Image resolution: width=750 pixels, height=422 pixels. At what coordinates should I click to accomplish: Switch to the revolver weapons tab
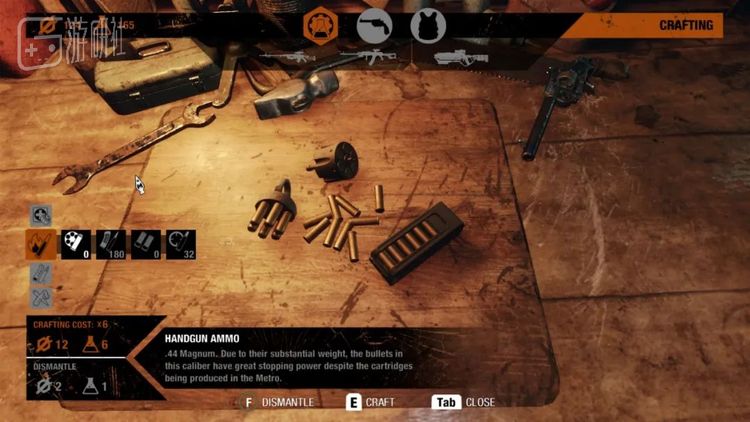click(374, 26)
